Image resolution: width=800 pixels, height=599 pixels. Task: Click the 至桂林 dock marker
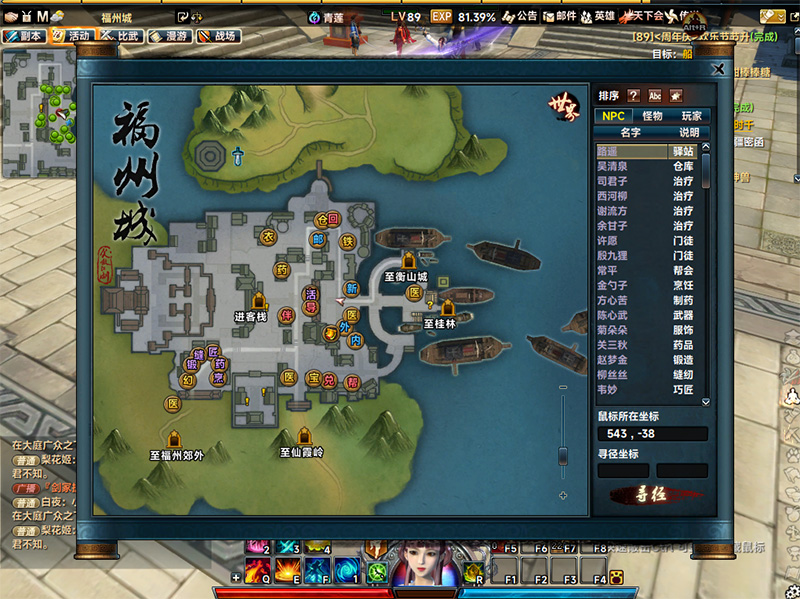(447, 308)
